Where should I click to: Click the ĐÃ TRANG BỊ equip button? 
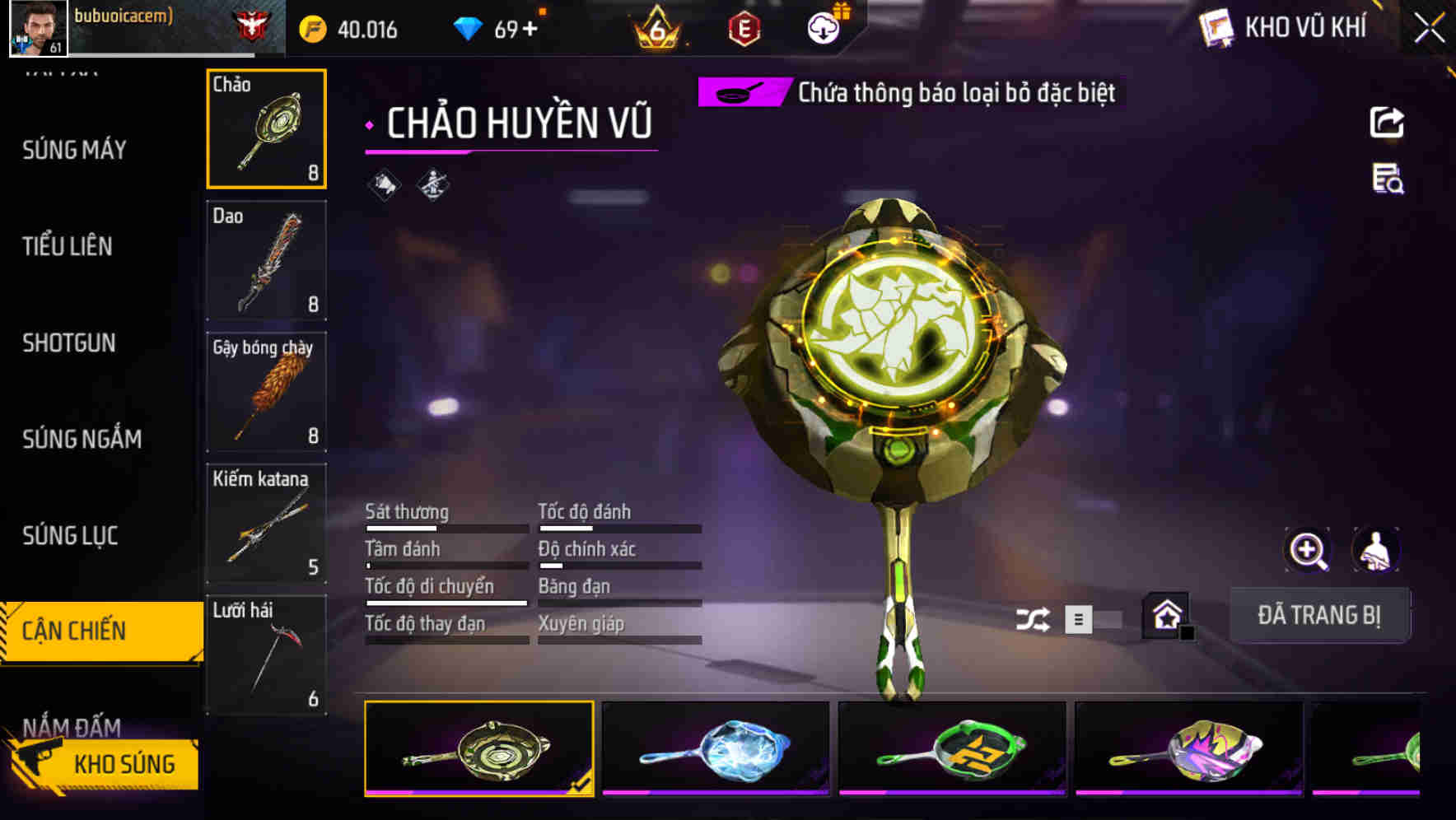coord(1320,615)
